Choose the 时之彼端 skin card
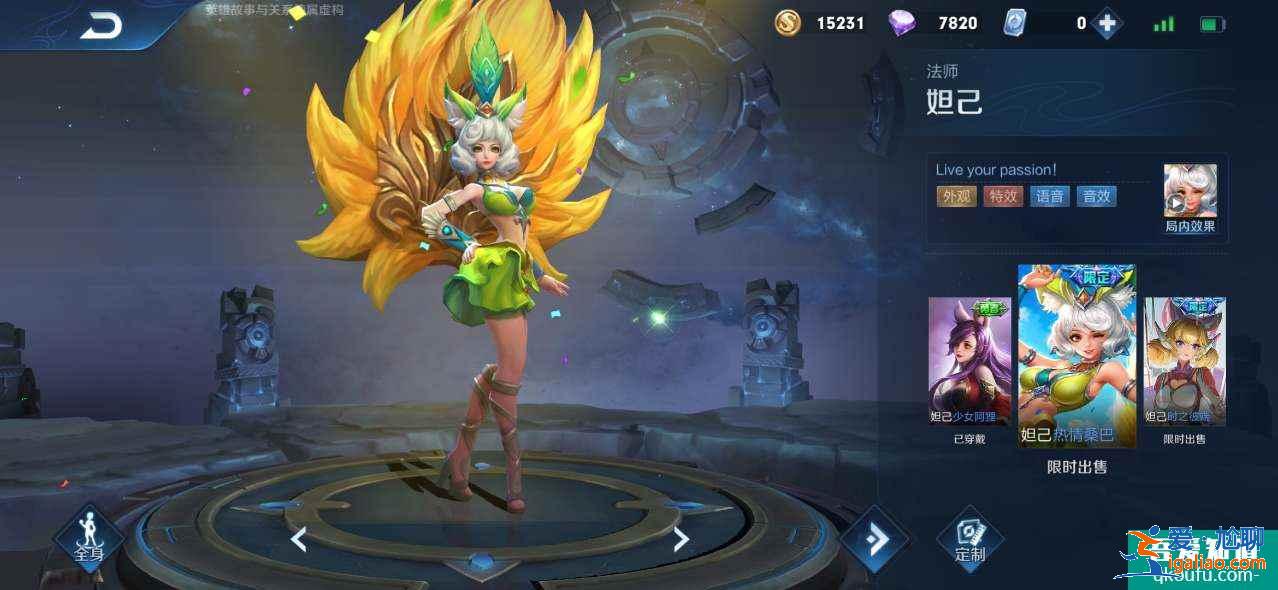Image resolution: width=1278 pixels, height=590 pixels. 1185,362
